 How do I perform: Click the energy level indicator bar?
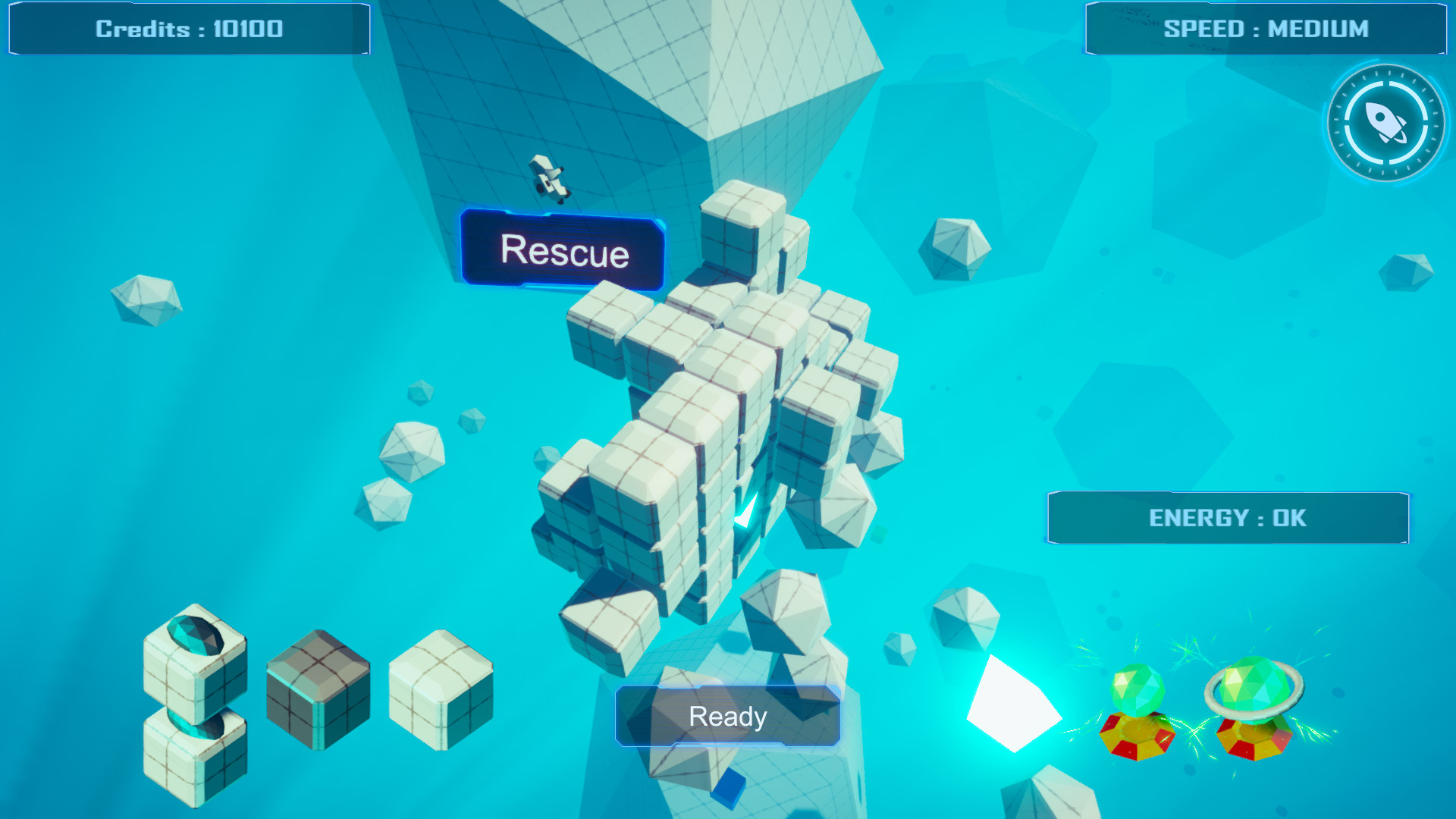pos(1227,517)
